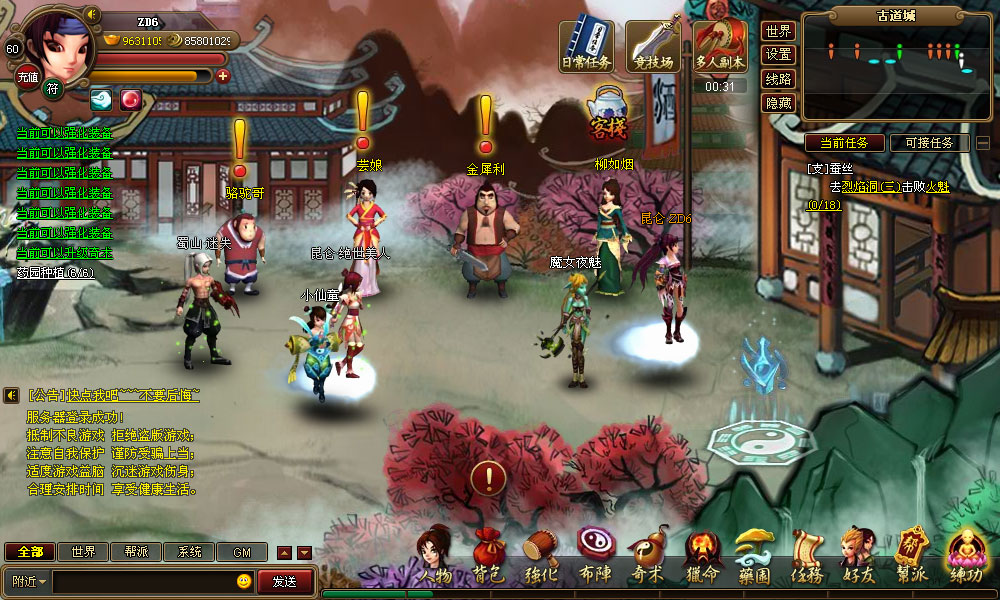Switch to the 可接任务 available quests tab
The image size is (1000, 600).
click(929, 143)
